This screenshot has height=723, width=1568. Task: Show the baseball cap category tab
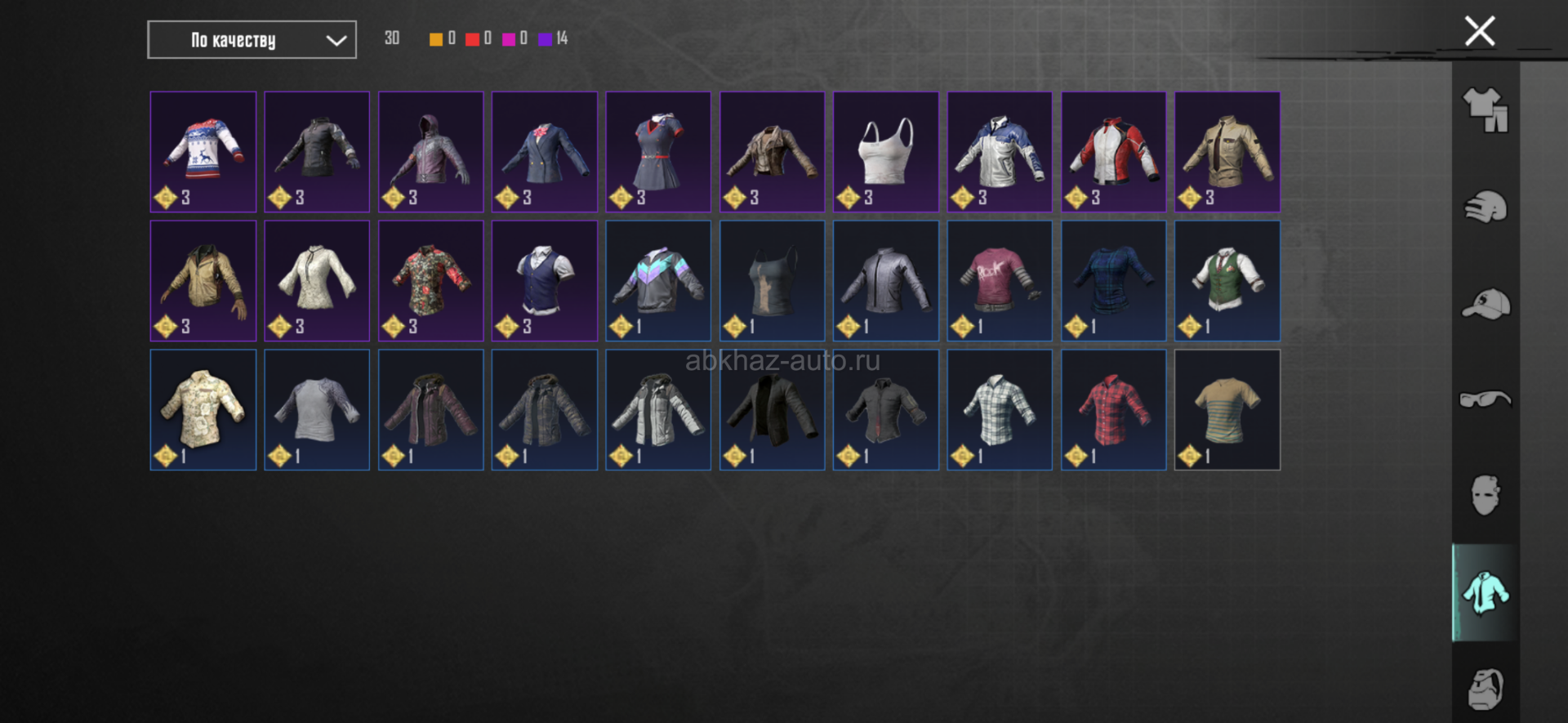(x=1486, y=304)
